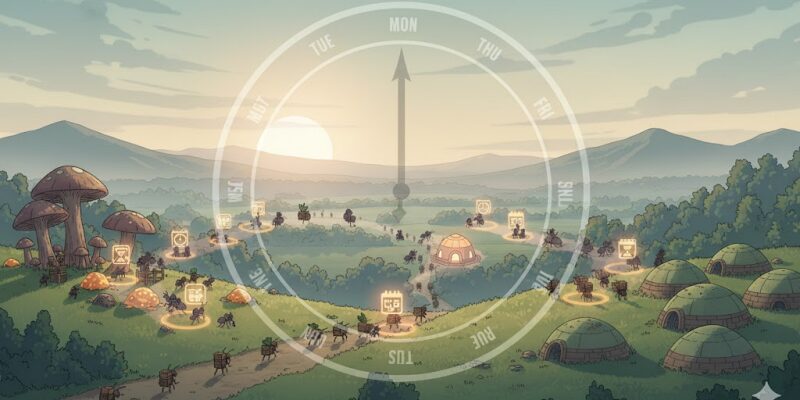The width and height of the screenshot is (800, 400).
Task: Click the hourglass marker beside the giant mushrooms
Action: (121, 255)
